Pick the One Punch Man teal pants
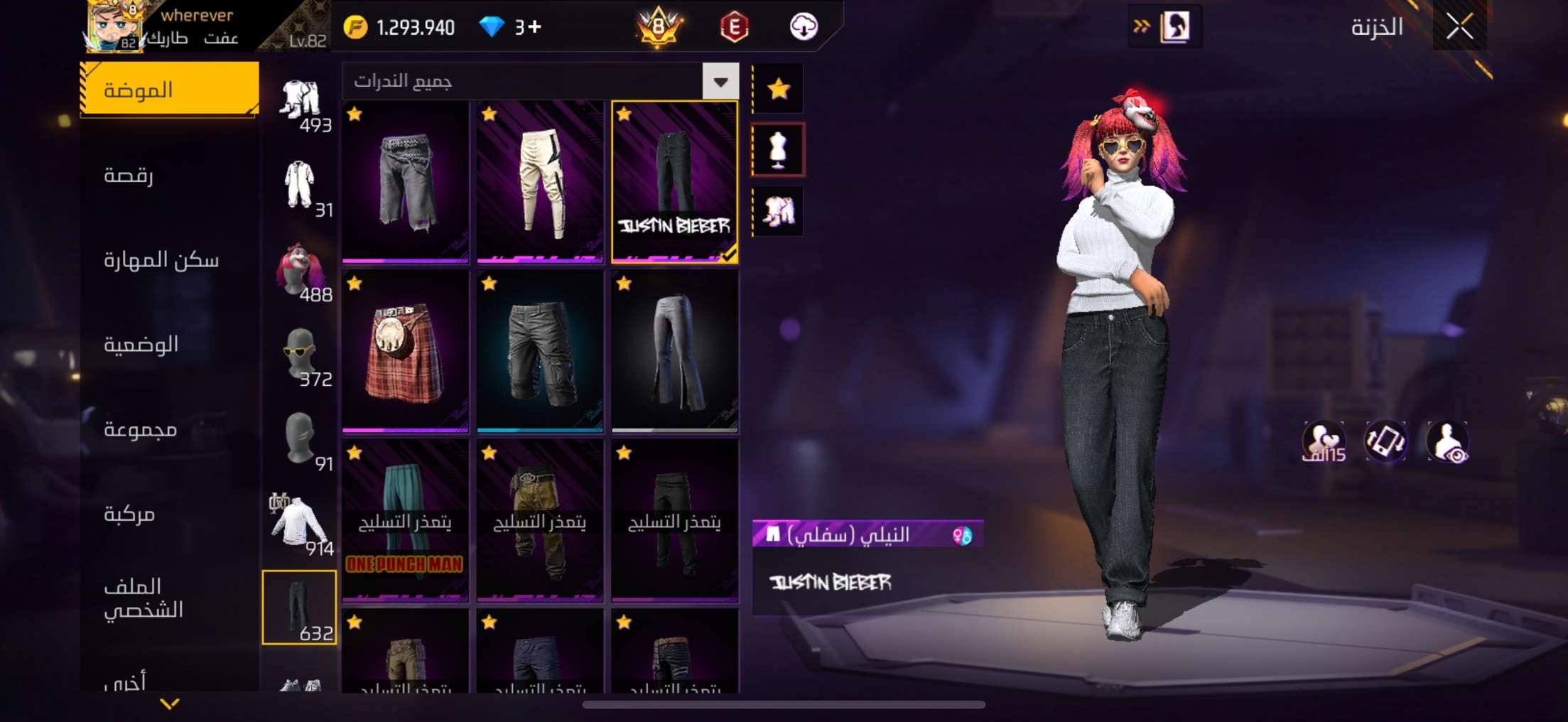Viewport: 1568px width, 722px height. (405, 521)
